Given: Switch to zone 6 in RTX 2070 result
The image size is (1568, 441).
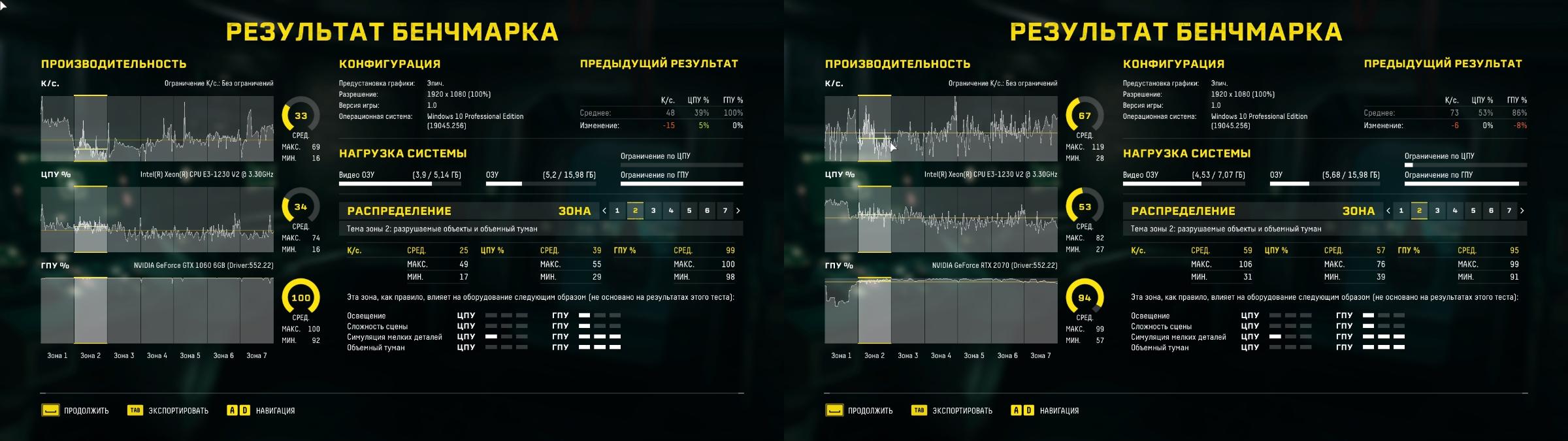Looking at the screenshot, I should [1491, 210].
